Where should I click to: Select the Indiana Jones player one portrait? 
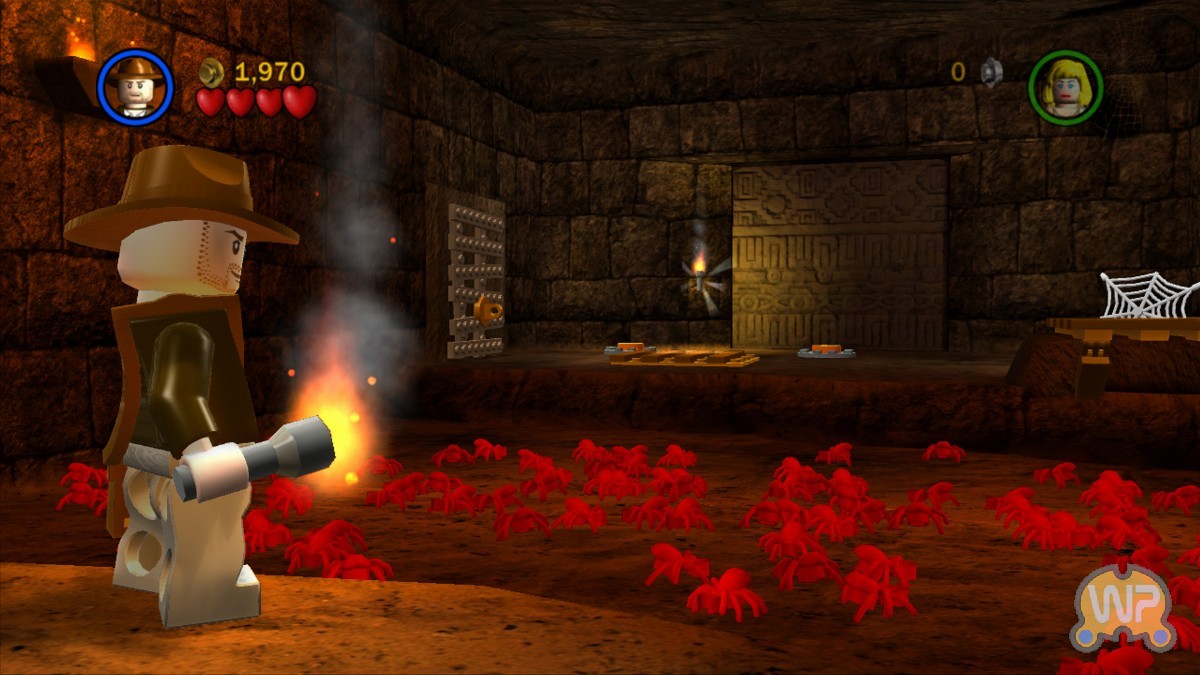pos(136,87)
